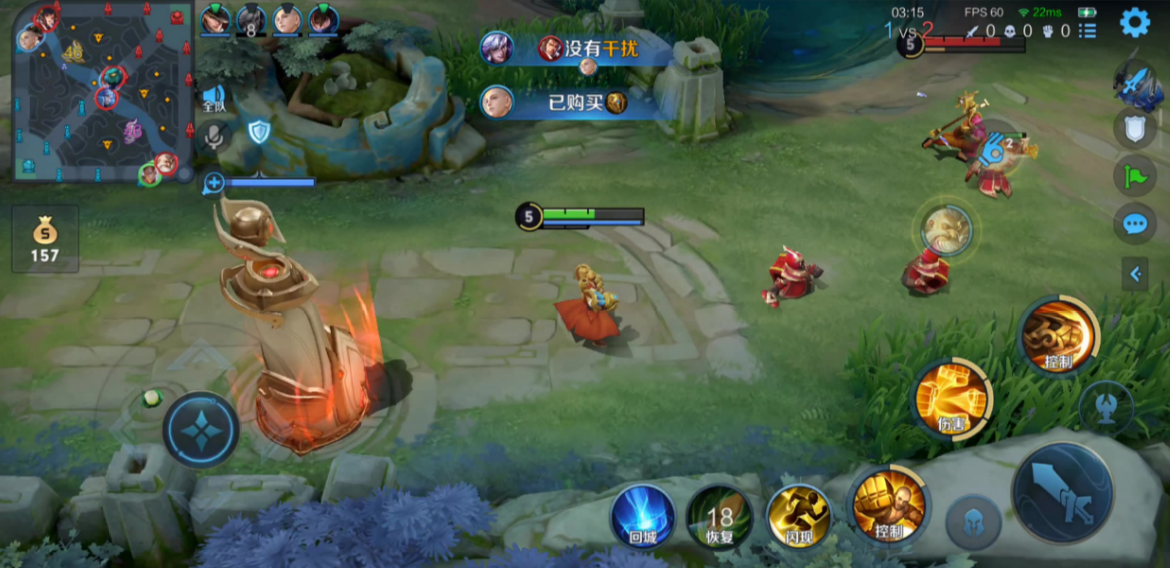
Task: Open the settings gear menu
Action: pos(1134,22)
